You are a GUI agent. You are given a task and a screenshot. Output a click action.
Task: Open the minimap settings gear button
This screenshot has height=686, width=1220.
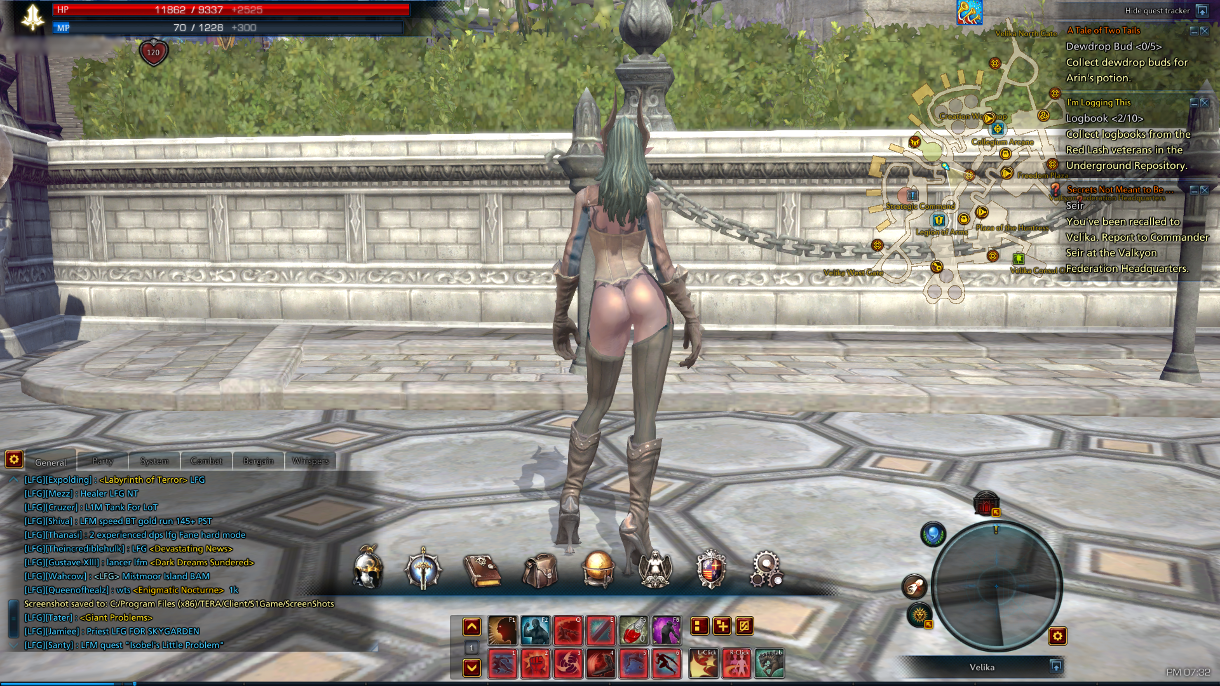coord(1057,635)
